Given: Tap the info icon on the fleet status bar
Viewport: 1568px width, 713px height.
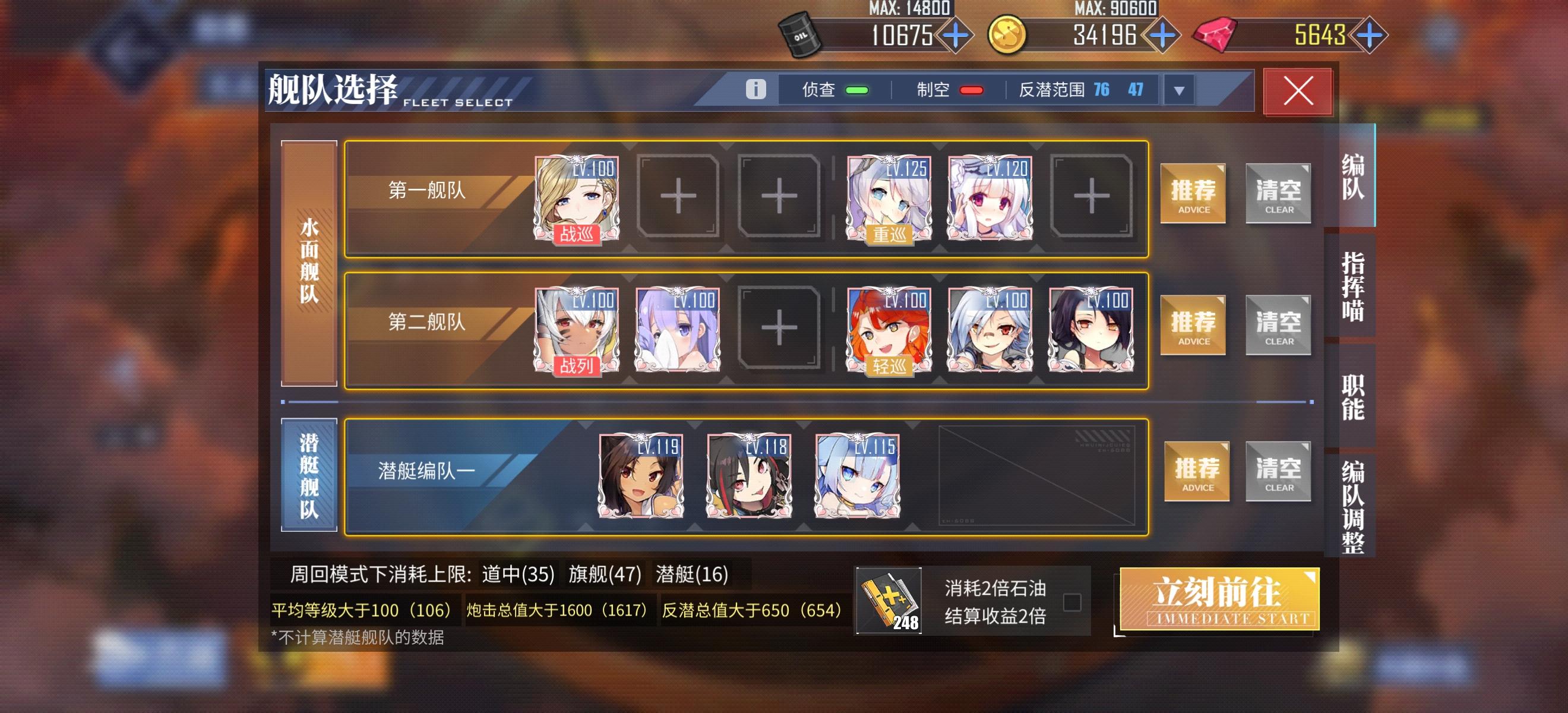Looking at the screenshot, I should (x=757, y=89).
